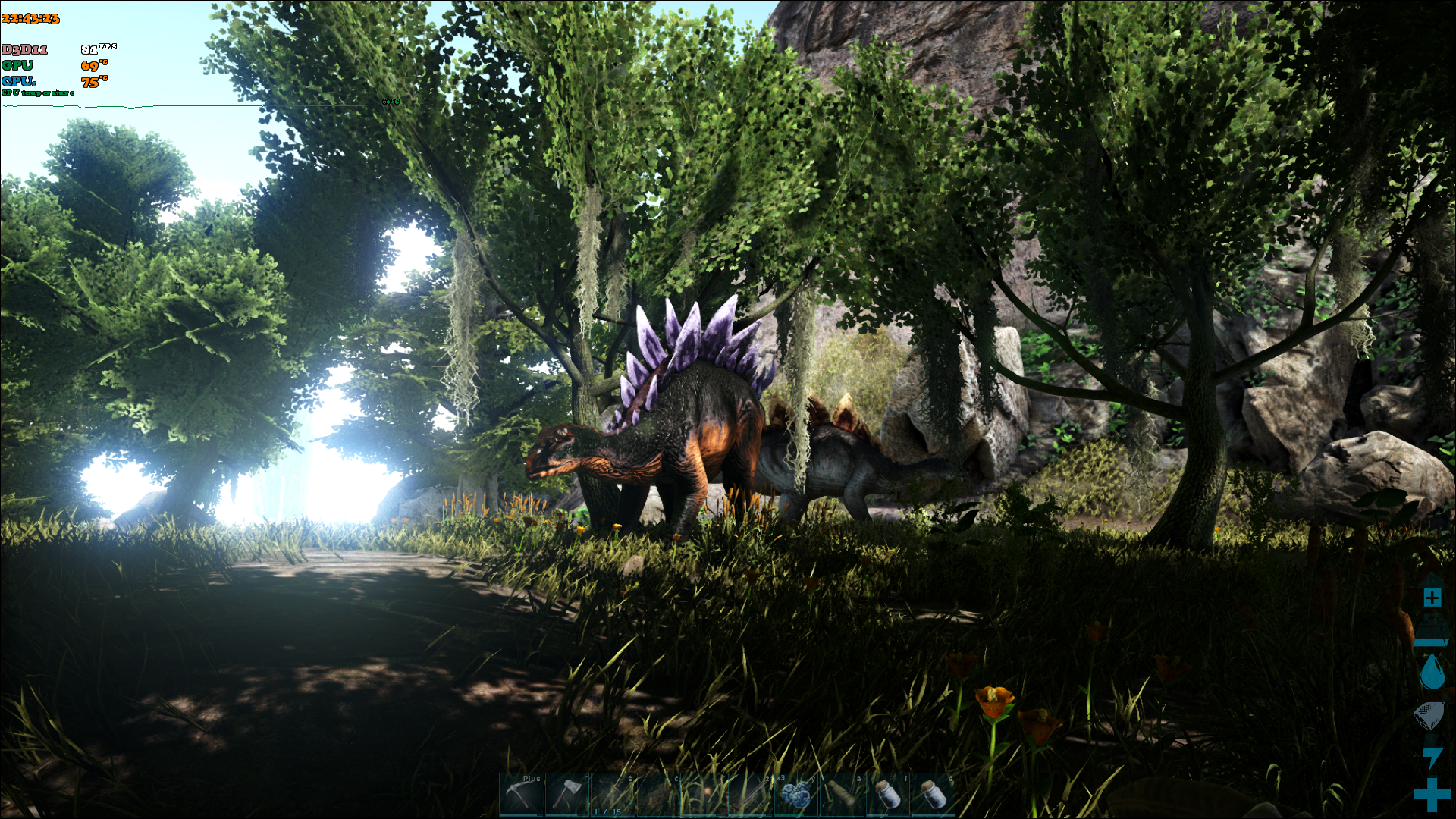Screen dimensions: 1456x819
Task: Equip the stone hatchet from the hotbar
Action: pyautogui.click(x=567, y=795)
